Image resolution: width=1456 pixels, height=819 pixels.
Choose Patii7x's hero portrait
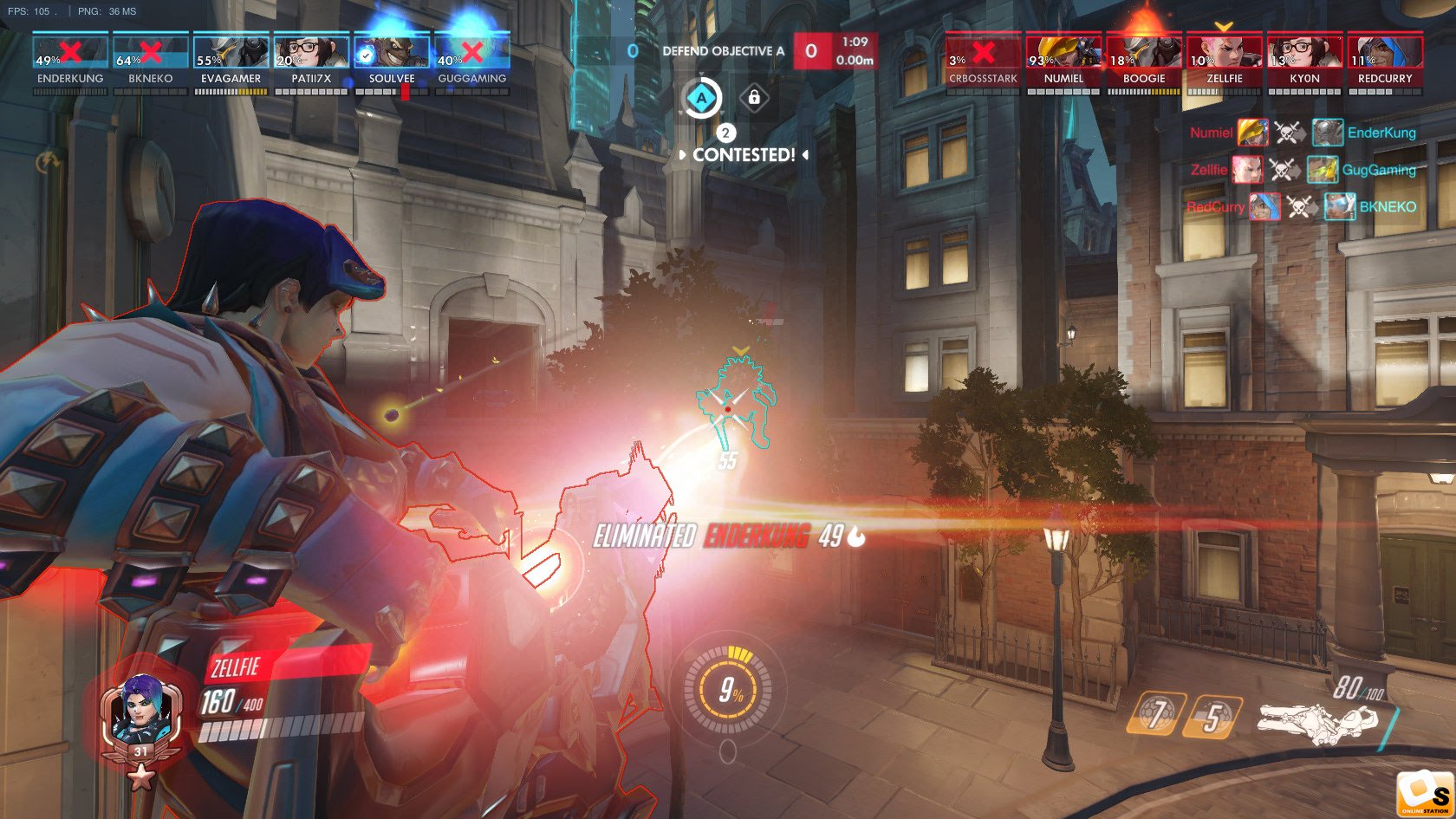(311, 52)
